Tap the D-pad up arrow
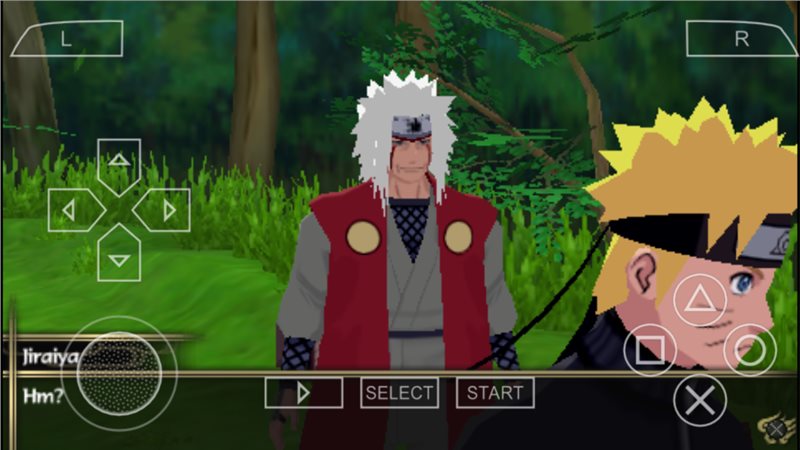Viewport: 800px width, 450px height. (119, 160)
